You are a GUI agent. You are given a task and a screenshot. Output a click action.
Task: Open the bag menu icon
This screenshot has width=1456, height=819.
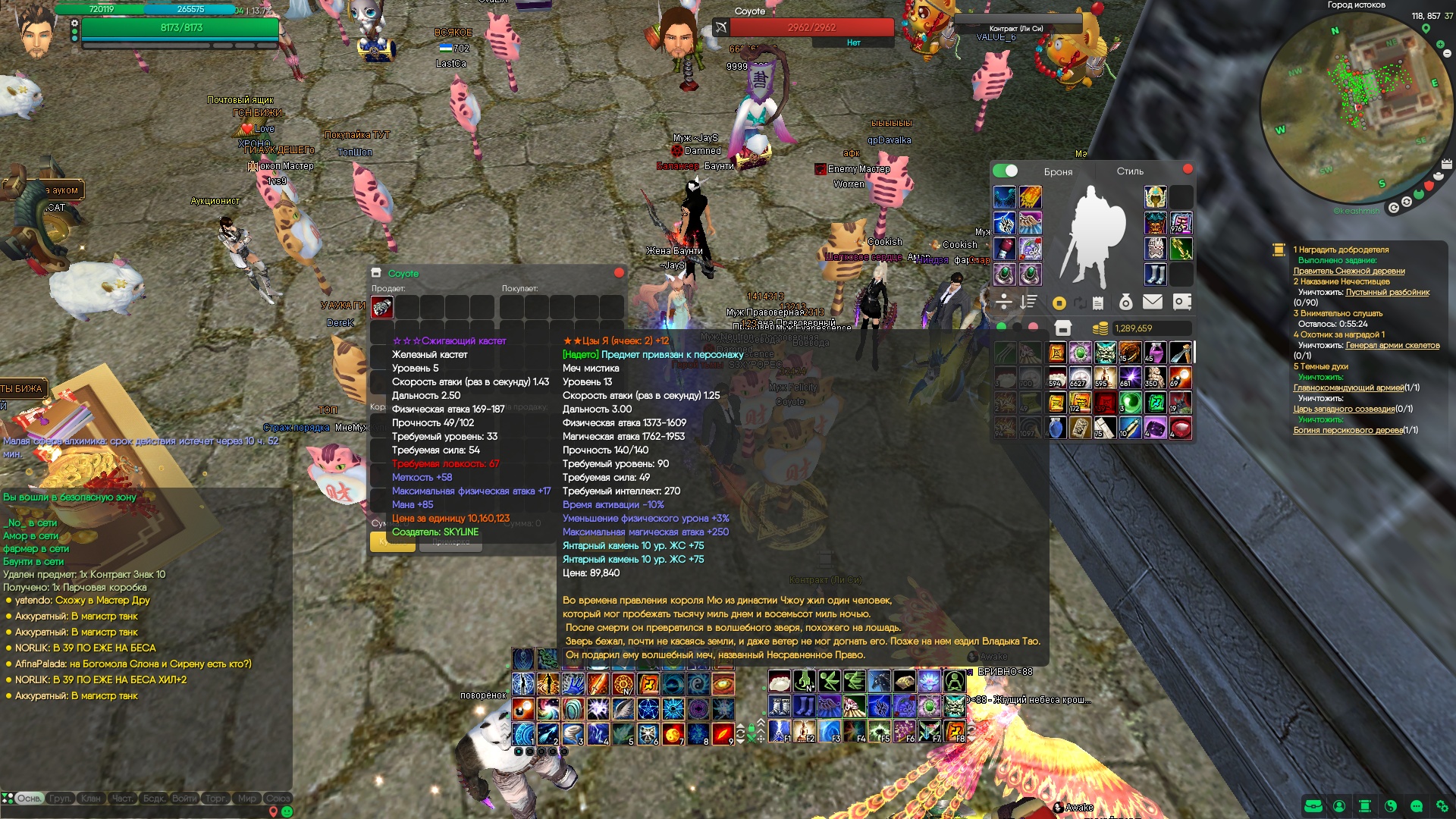1313,806
